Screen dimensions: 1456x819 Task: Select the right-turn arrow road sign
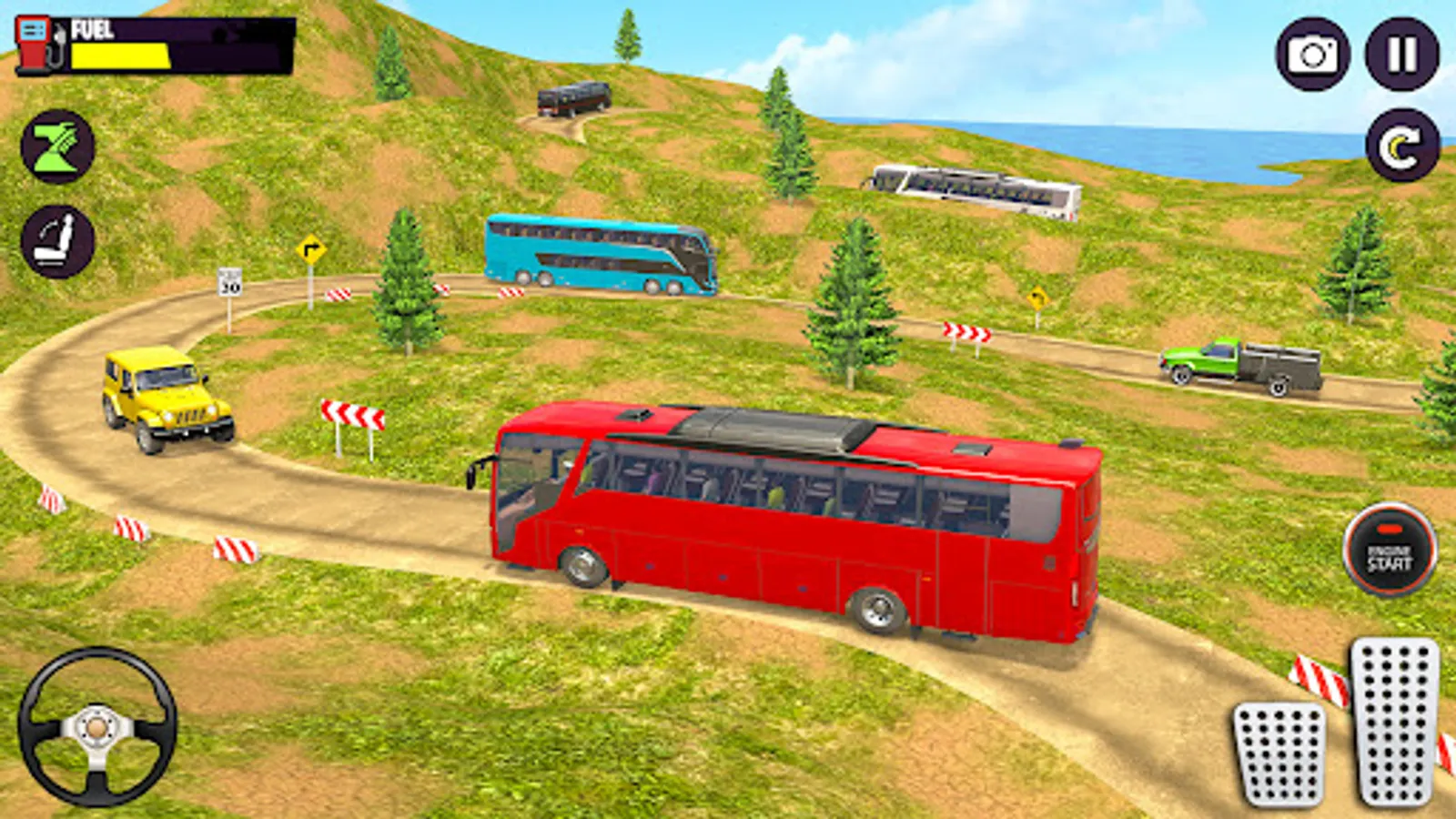(309, 247)
